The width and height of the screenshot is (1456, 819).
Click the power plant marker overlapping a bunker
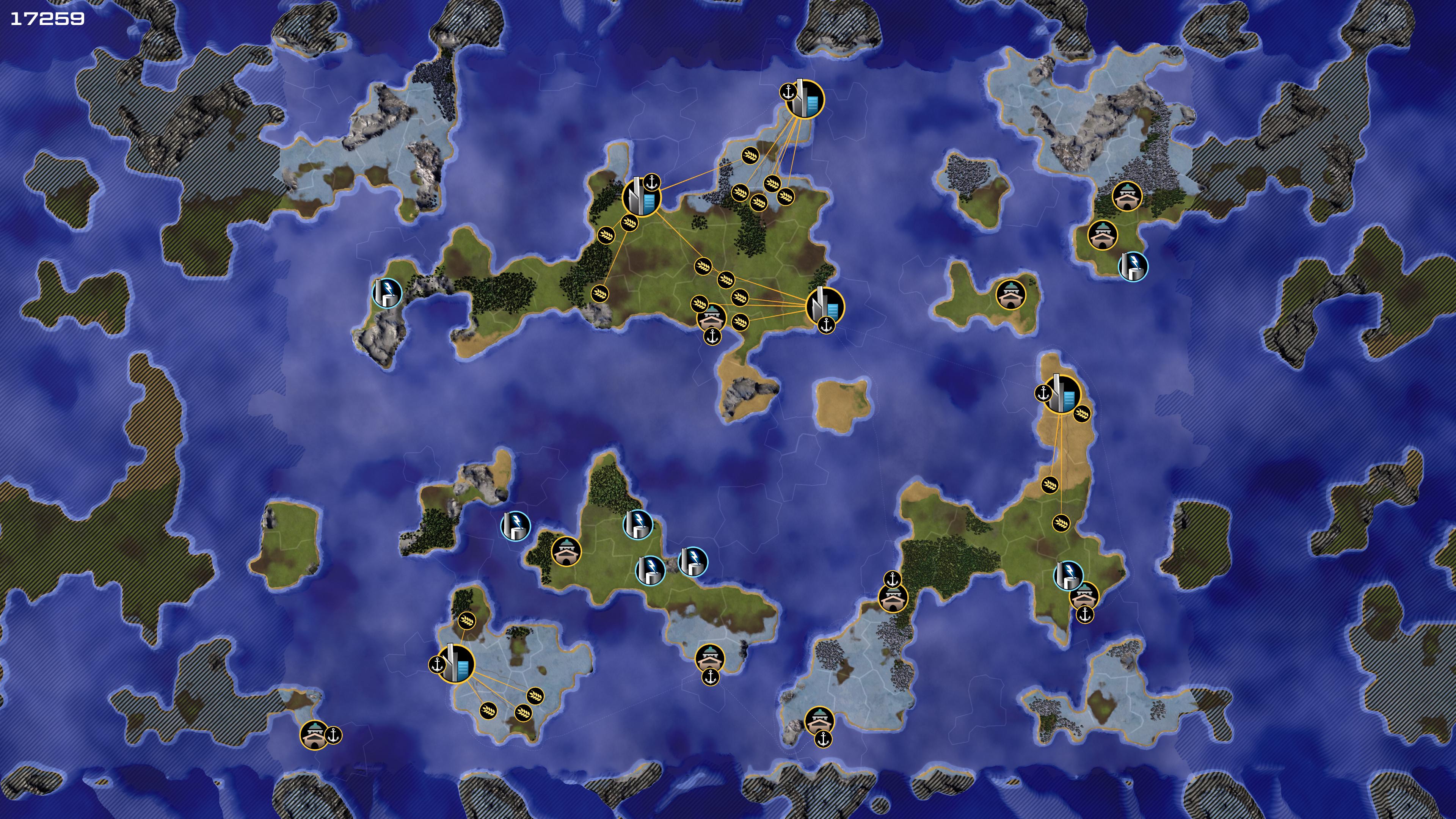[1068, 576]
